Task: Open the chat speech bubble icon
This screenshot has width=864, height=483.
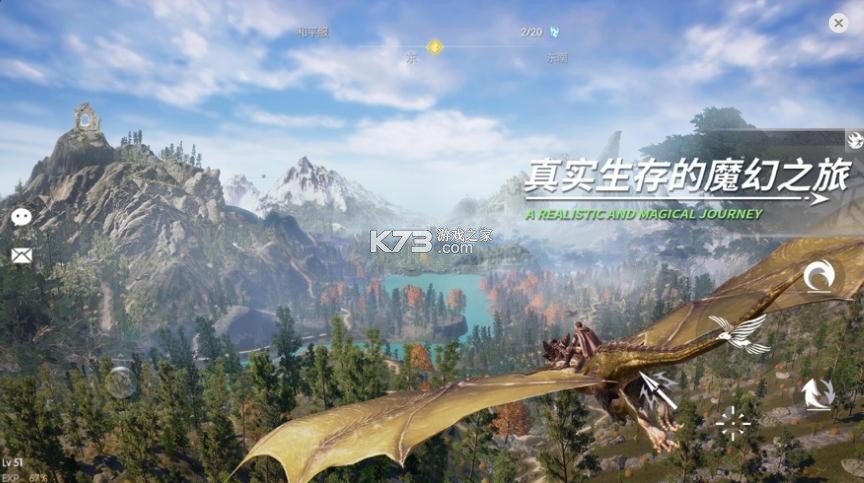Action: (21, 217)
